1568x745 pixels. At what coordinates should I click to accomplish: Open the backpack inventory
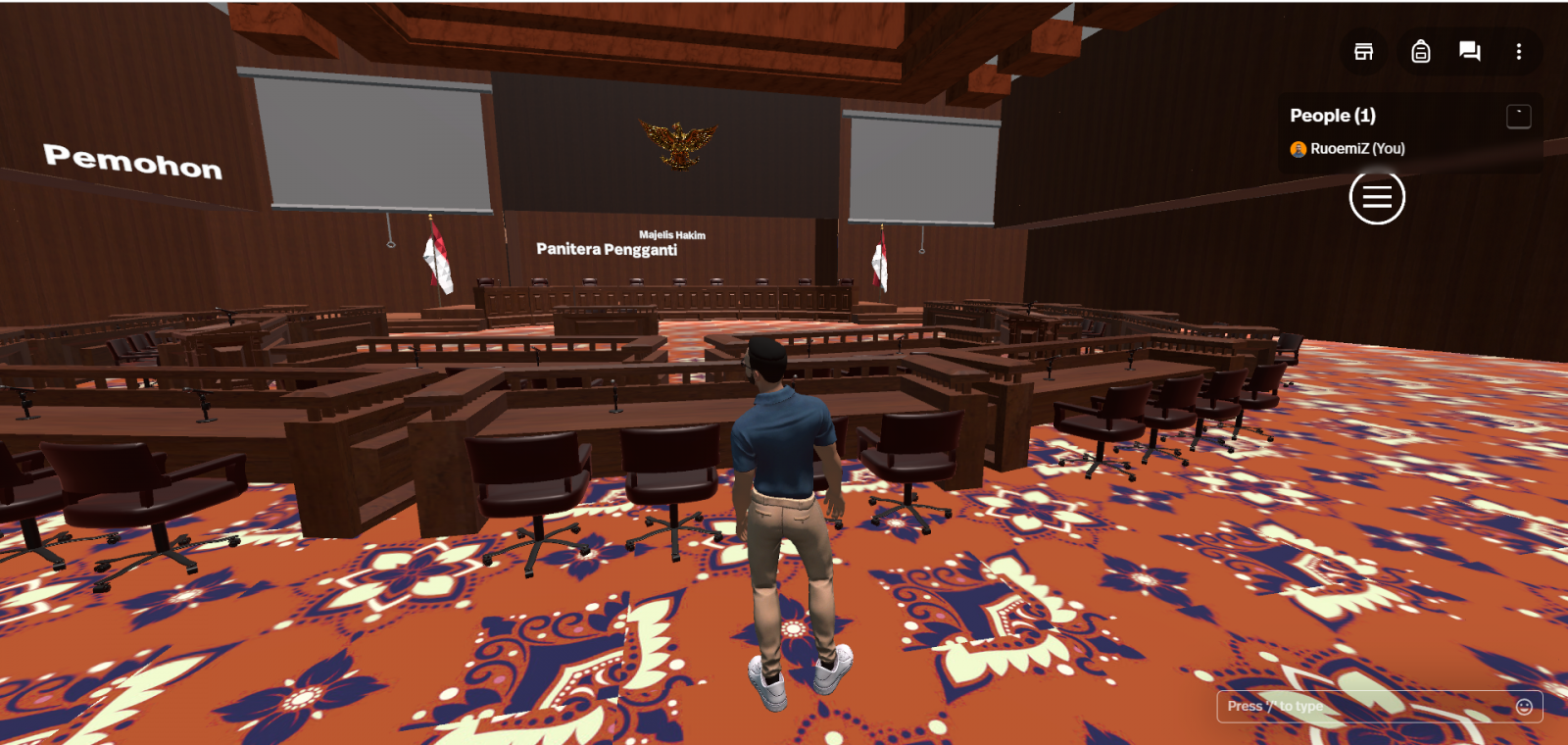click(1420, 52)
